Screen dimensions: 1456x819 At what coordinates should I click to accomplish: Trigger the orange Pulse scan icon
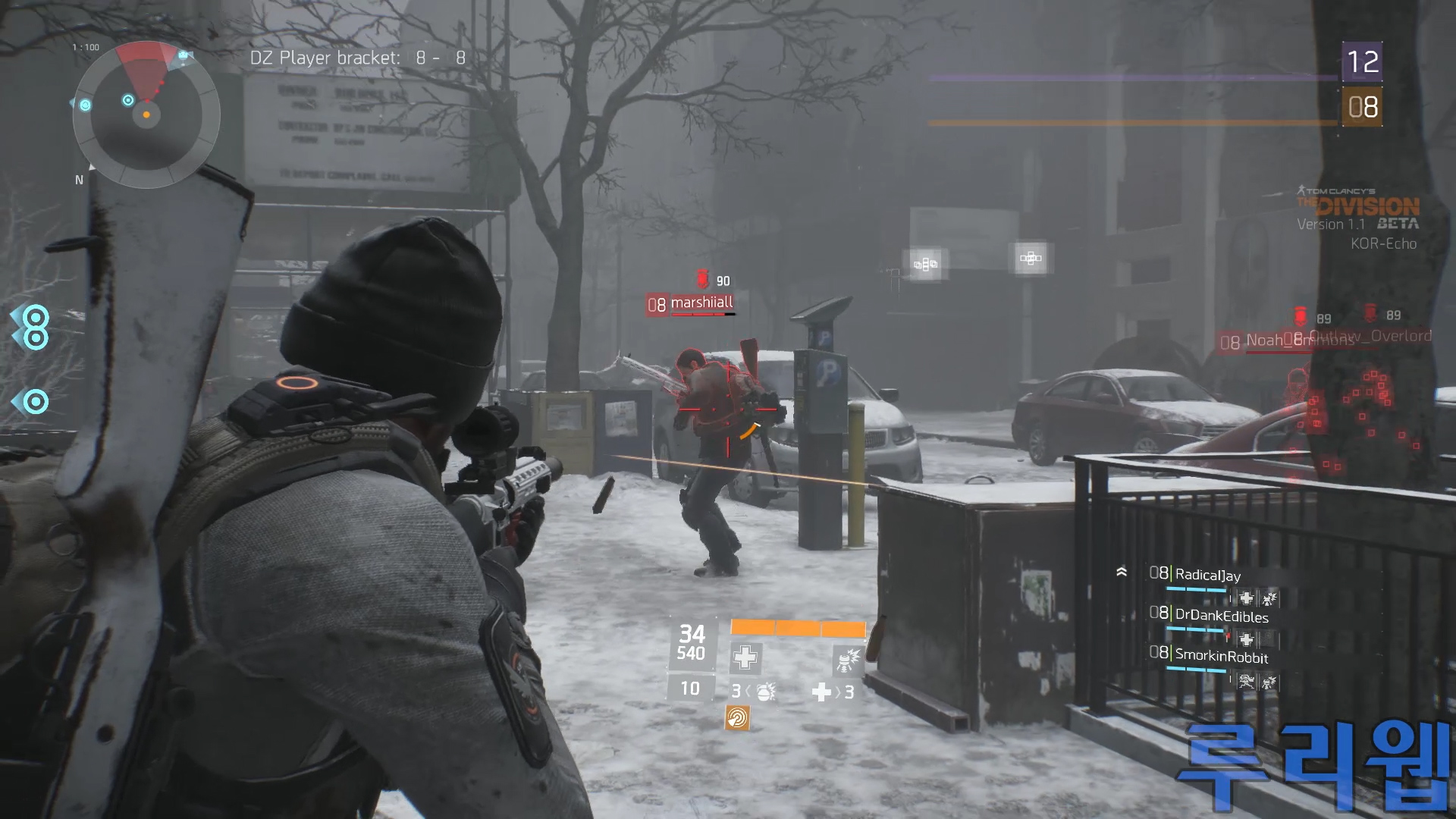(737, 717)
